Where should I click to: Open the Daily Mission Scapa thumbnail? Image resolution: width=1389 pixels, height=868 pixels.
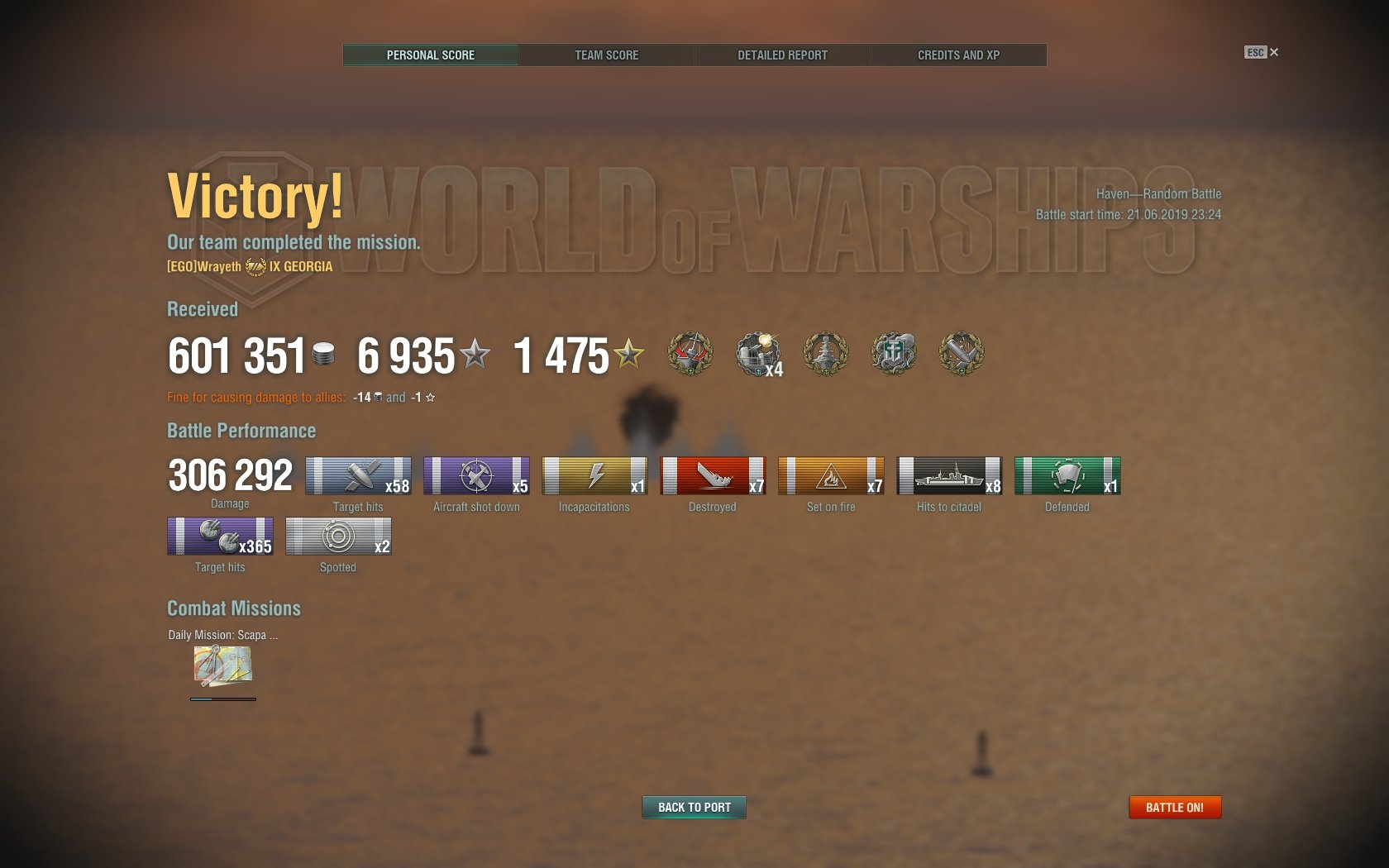click(222, 666)
